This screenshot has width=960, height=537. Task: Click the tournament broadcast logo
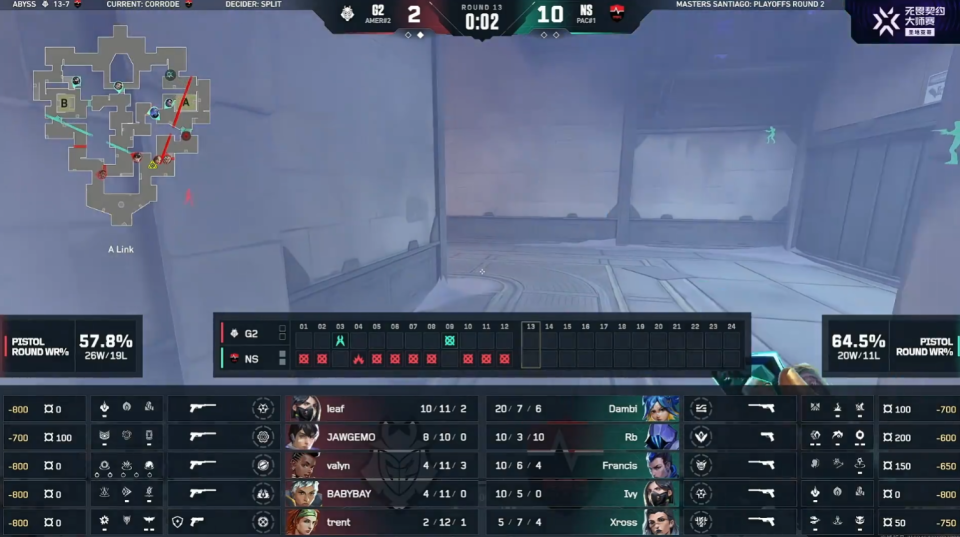coord(903,21)
